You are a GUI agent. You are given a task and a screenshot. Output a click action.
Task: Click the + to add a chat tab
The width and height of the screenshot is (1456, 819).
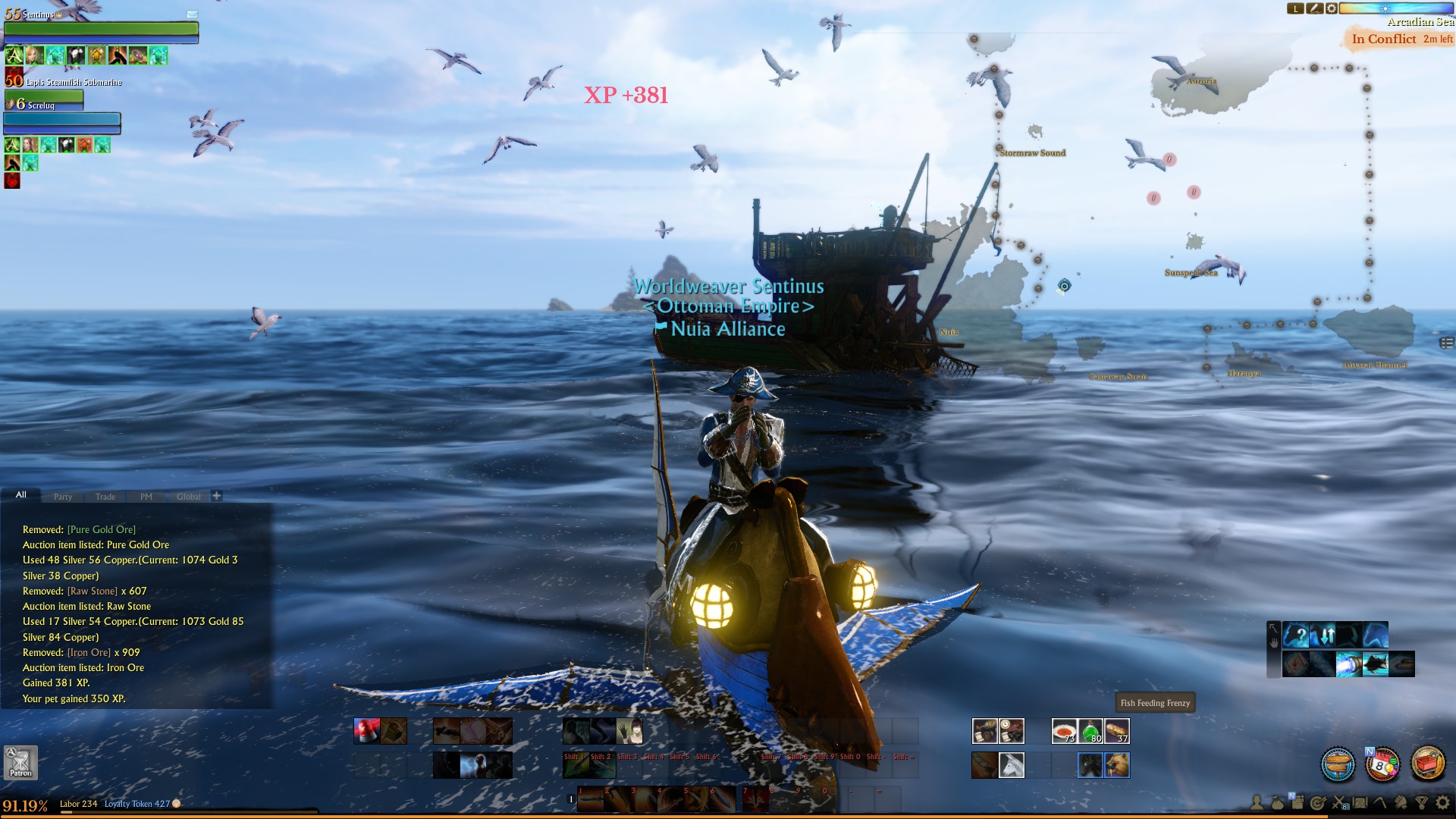tap(217, 495)
